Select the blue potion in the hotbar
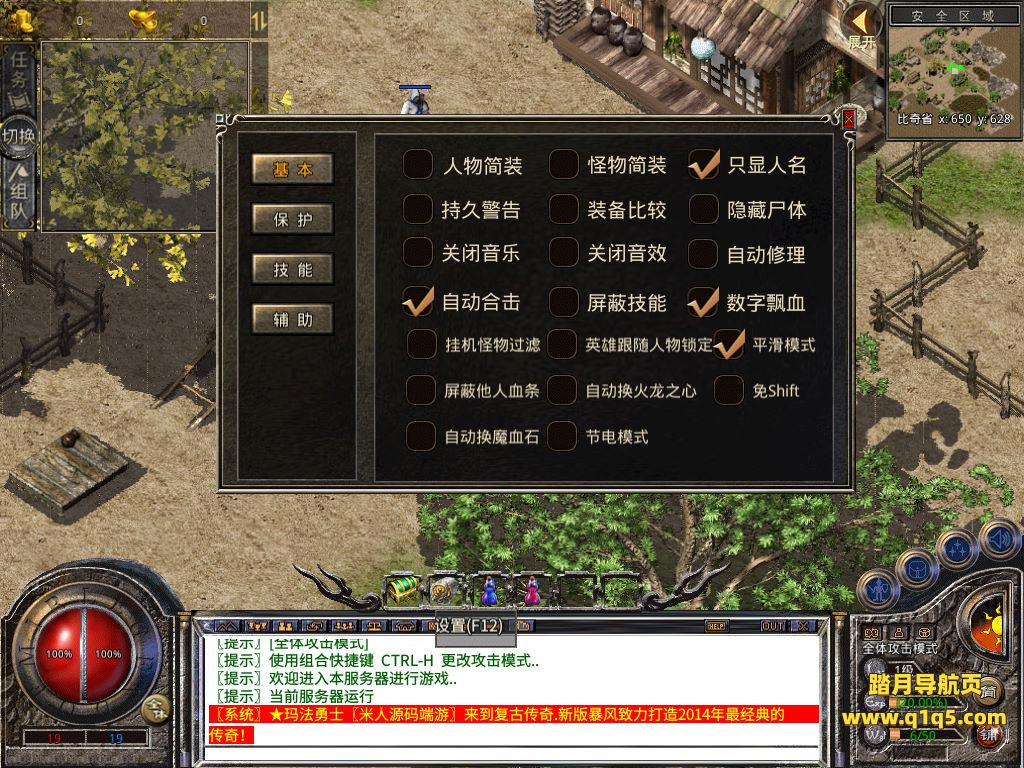Screen dimensions: 1024x768 (x=489, y=590)
